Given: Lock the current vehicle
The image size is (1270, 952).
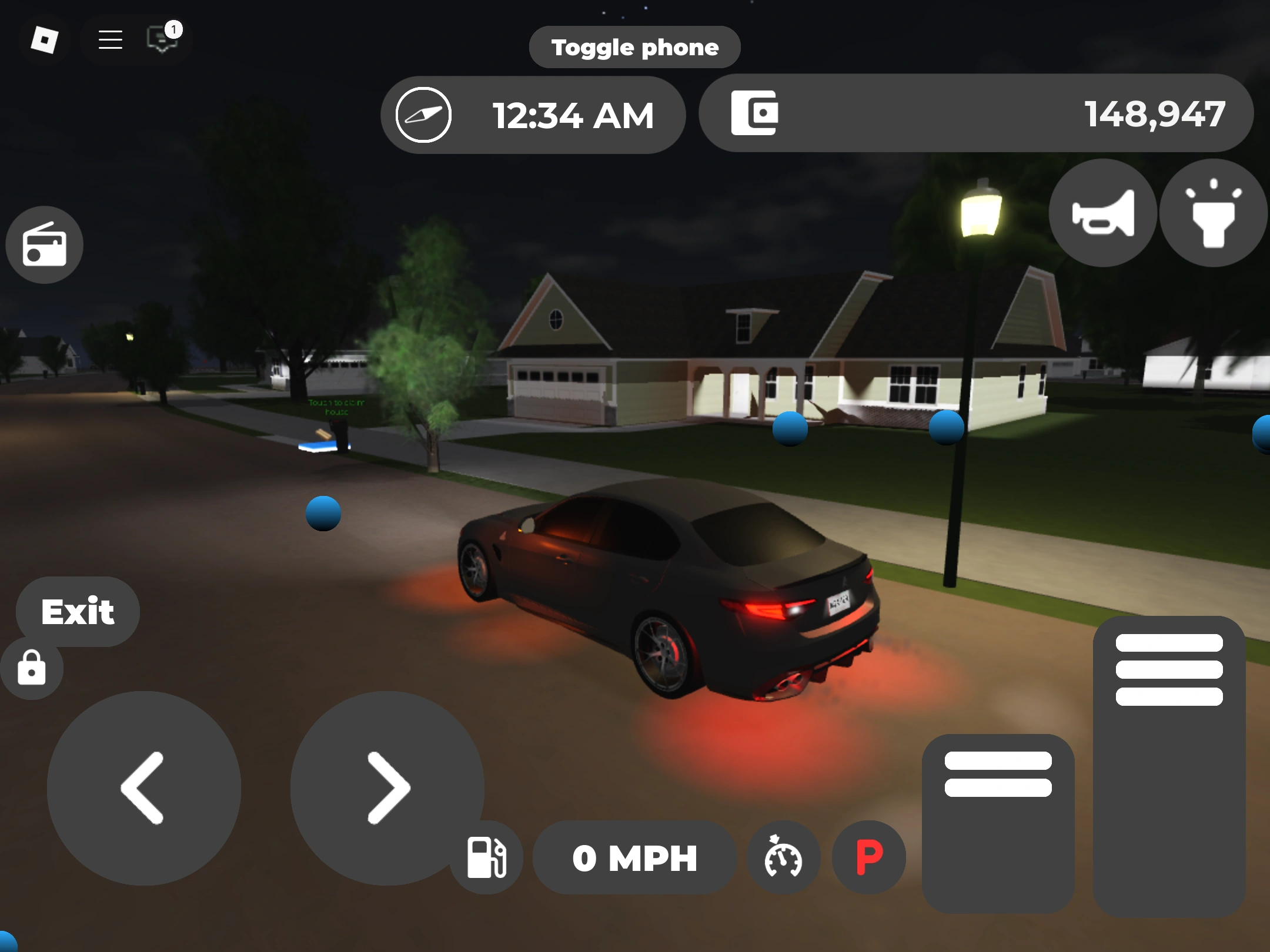Looking at the screenshot, I should 31,668.
